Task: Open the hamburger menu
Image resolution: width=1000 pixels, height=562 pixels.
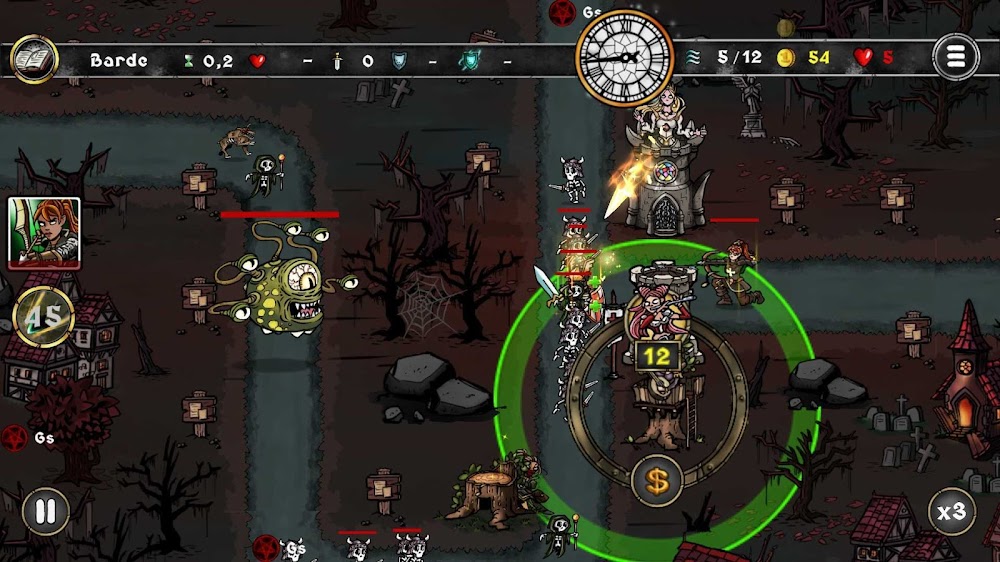Action: click(955, 58)
